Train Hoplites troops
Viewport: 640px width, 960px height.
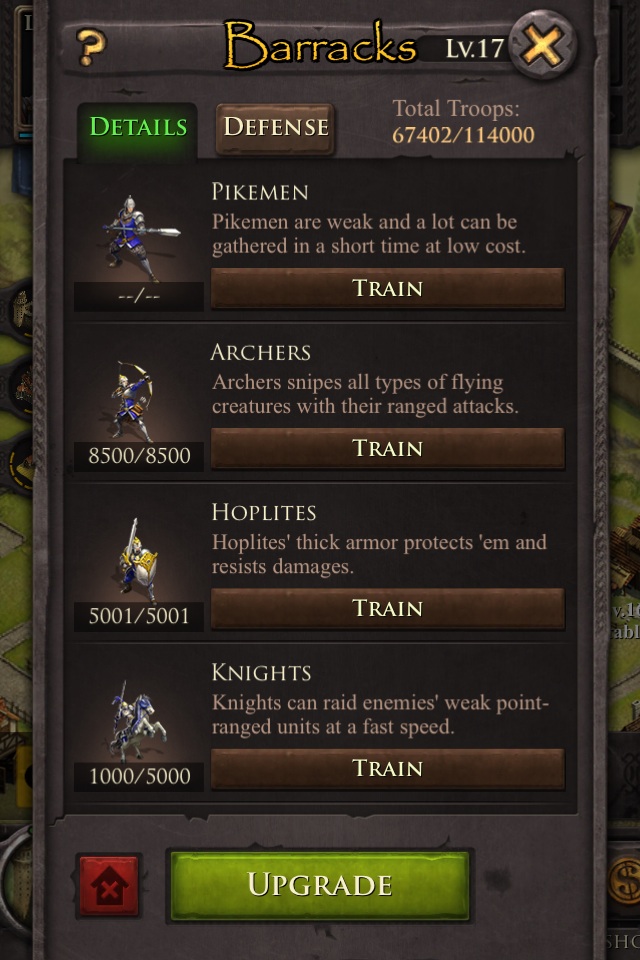coord(387,609)
